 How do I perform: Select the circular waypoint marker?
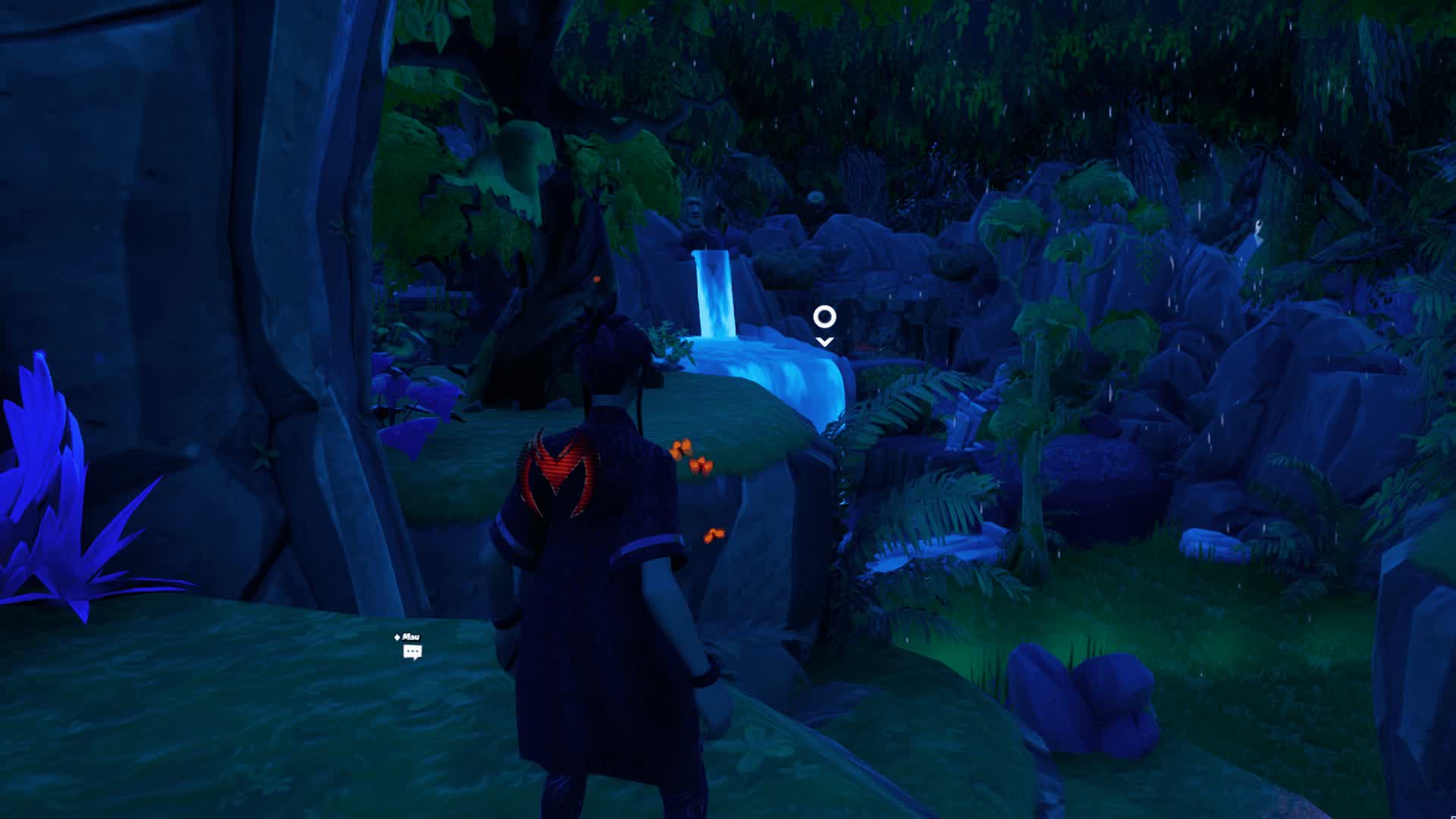pyautogui.click(x=824, y=317)
